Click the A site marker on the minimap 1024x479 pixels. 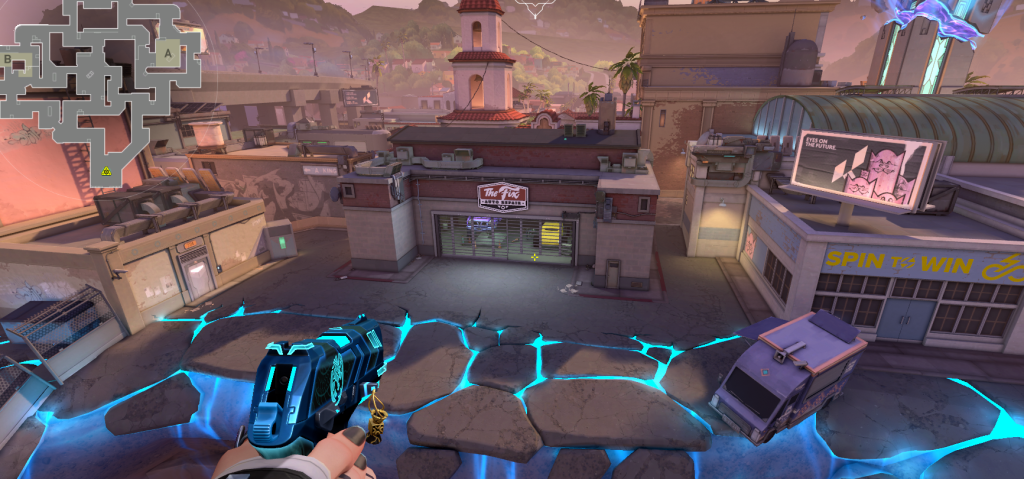click(168, 52)
